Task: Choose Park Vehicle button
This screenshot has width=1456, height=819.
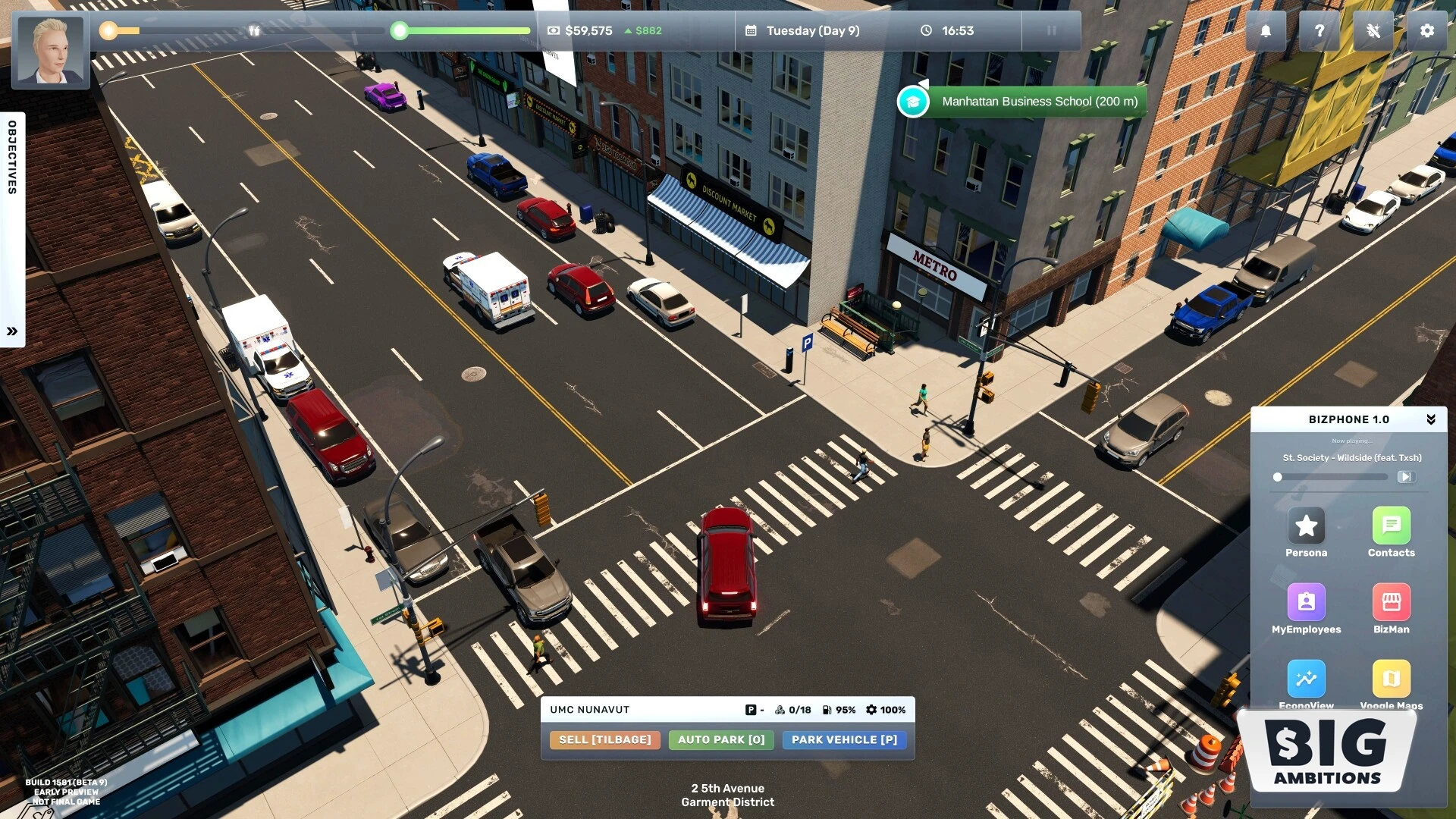Action: pos(844,739)
